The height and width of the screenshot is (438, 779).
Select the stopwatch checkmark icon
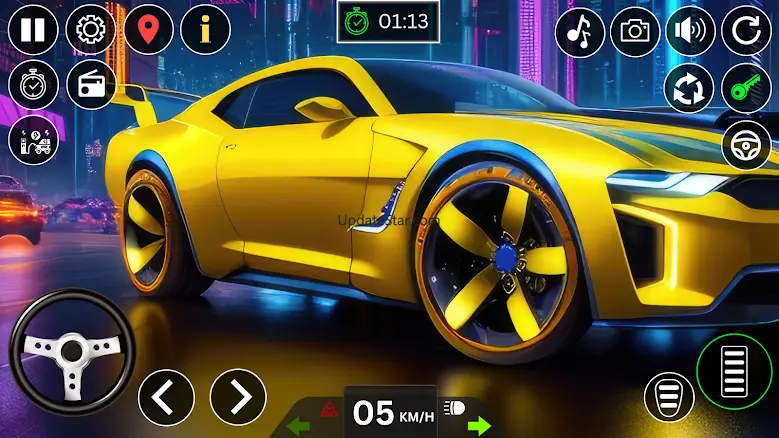[33, 86]
